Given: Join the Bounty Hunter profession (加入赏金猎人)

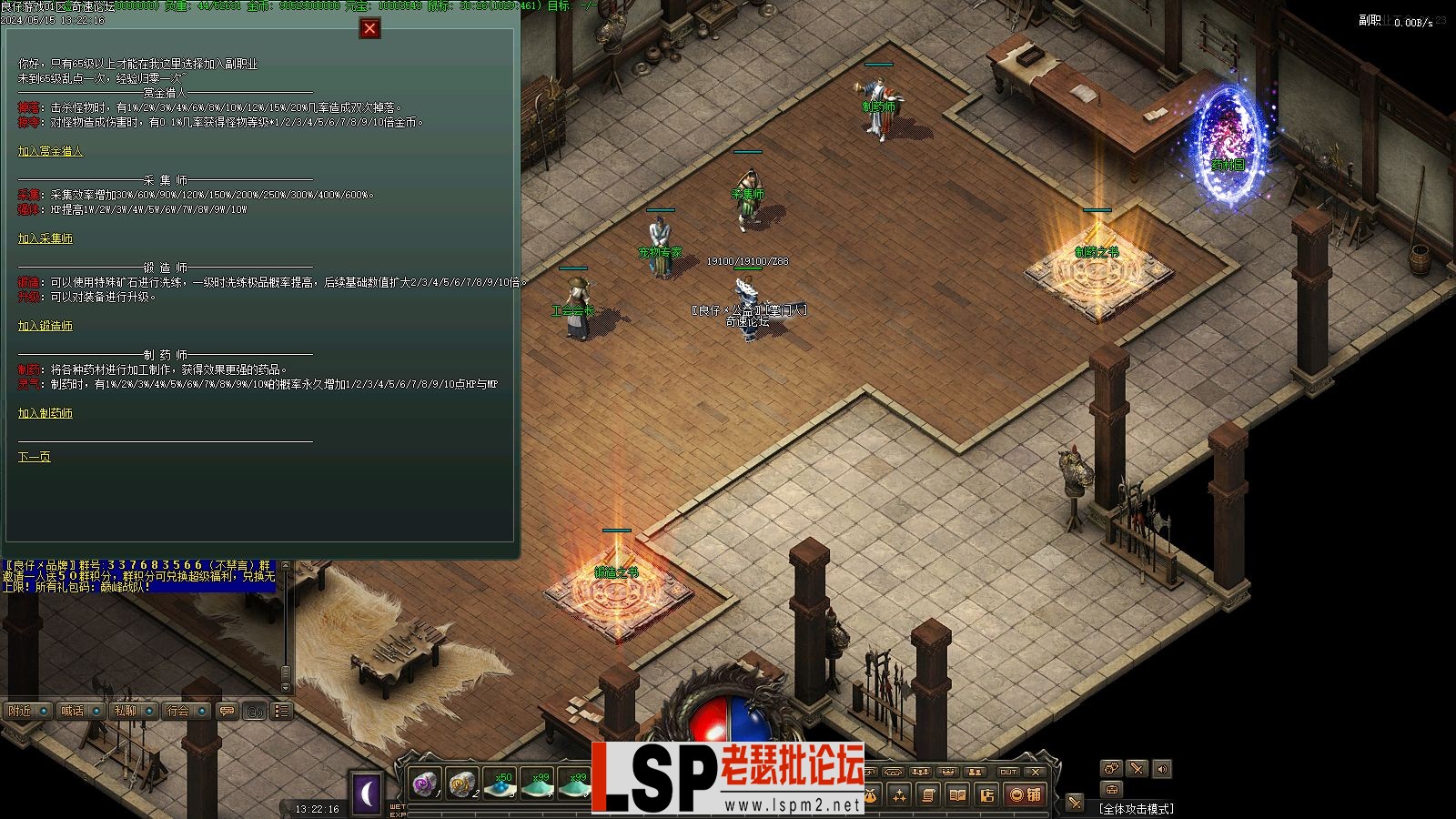Looking at the screenshot, I should pyautogui.click(x=50, y=151).
